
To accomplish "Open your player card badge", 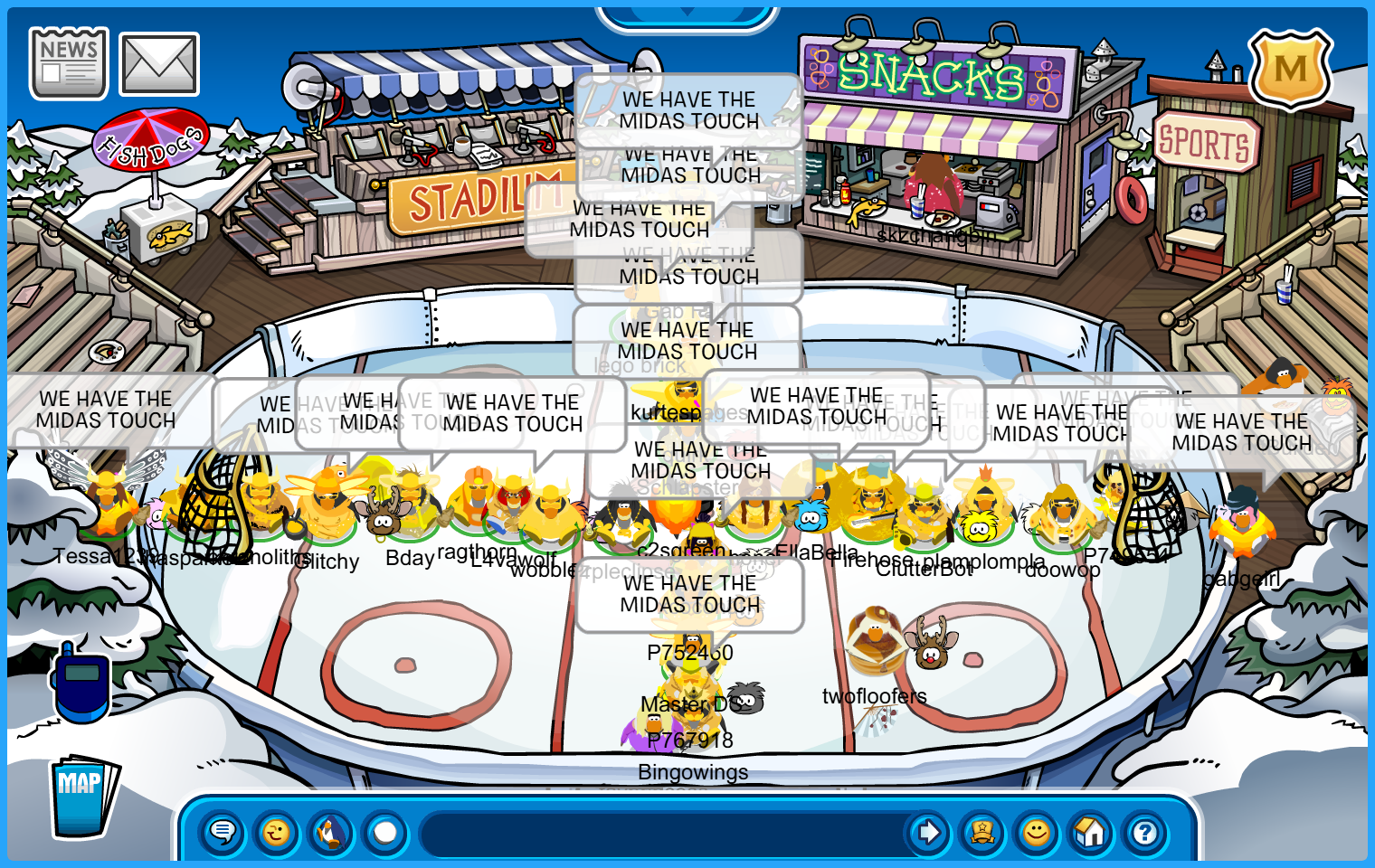I will [x=982, y=832].
